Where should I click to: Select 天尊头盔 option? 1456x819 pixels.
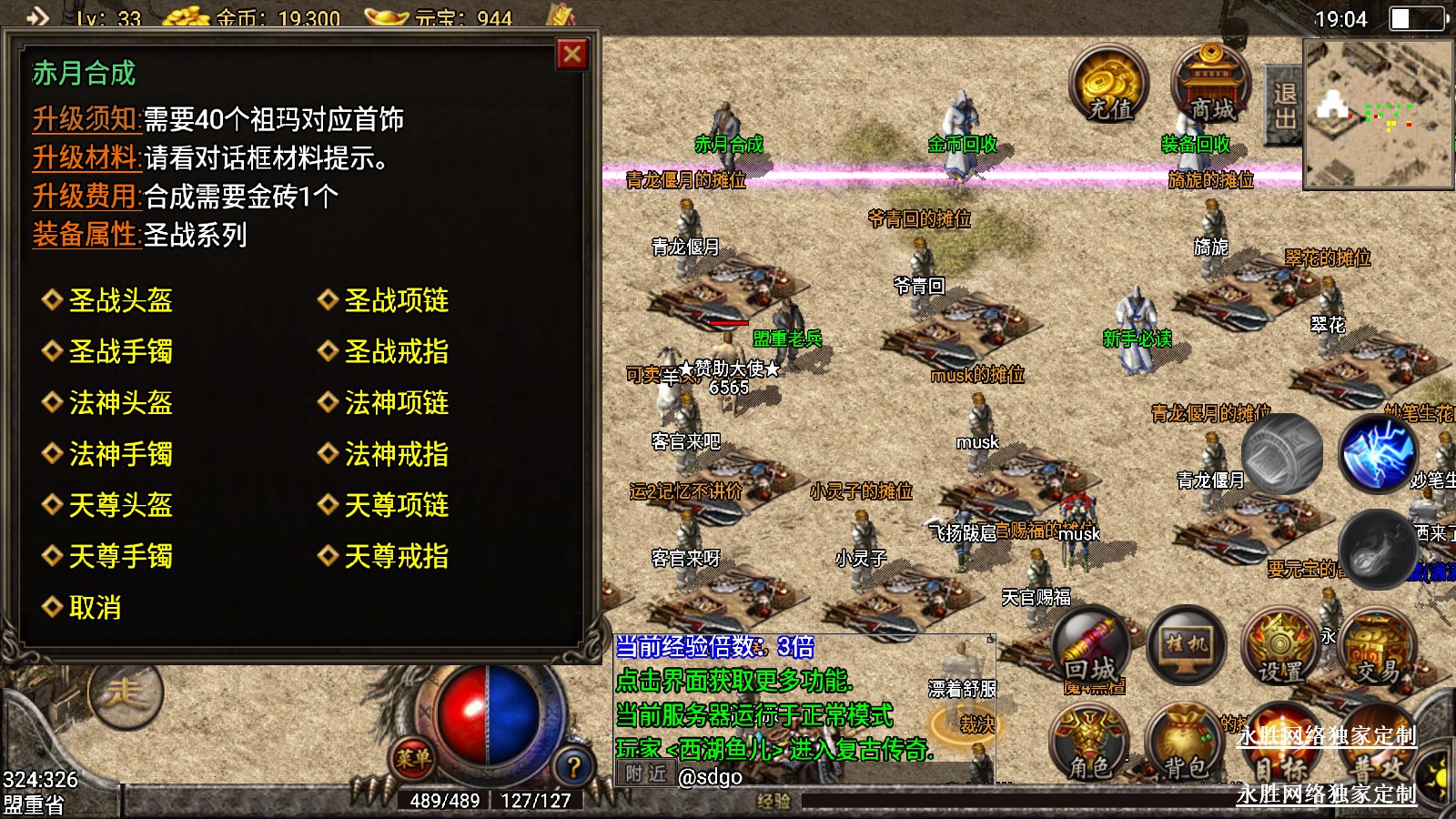(x=120, y=505)
